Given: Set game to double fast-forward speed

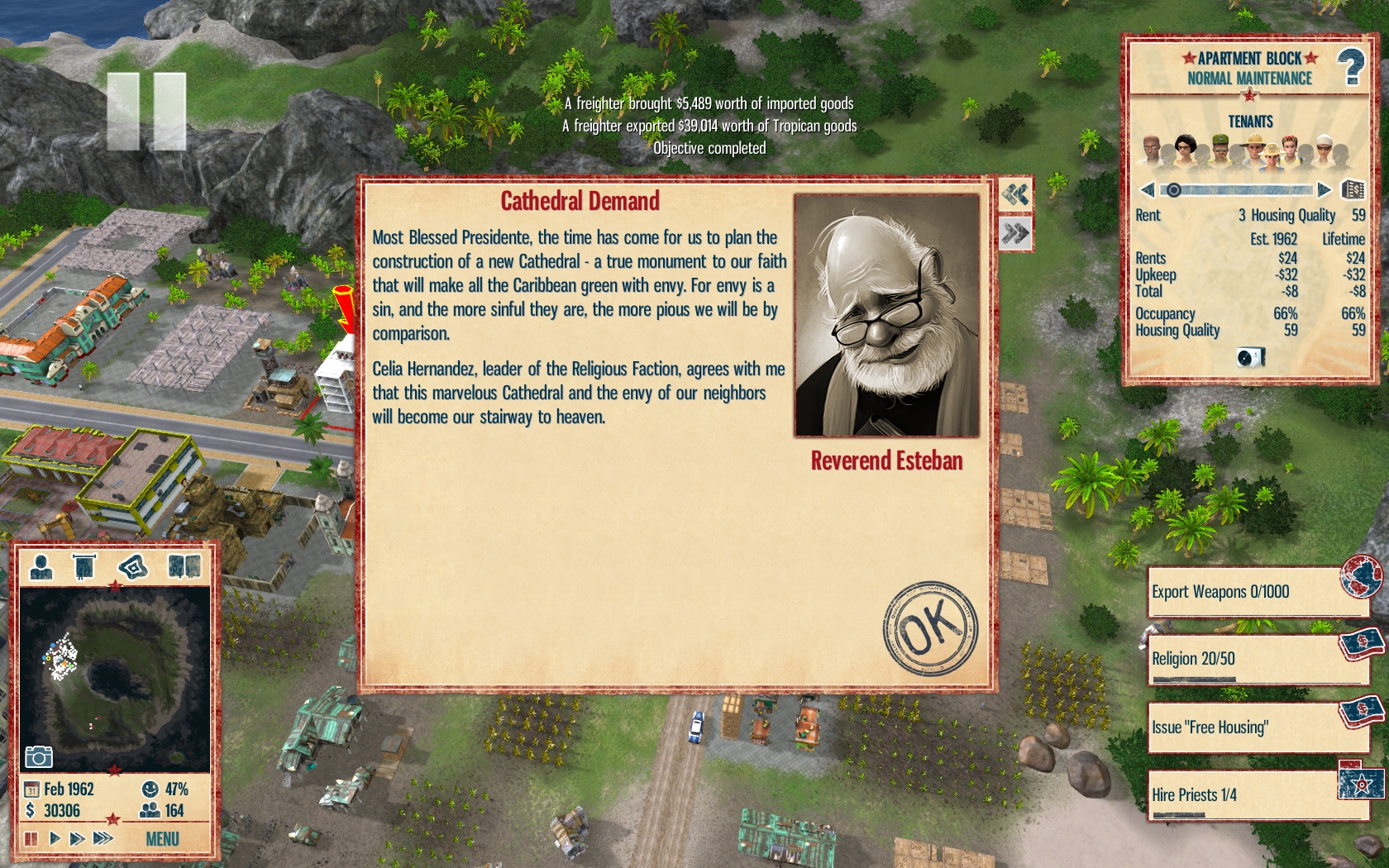Looking at the screenshot, I should coord(78,838).
